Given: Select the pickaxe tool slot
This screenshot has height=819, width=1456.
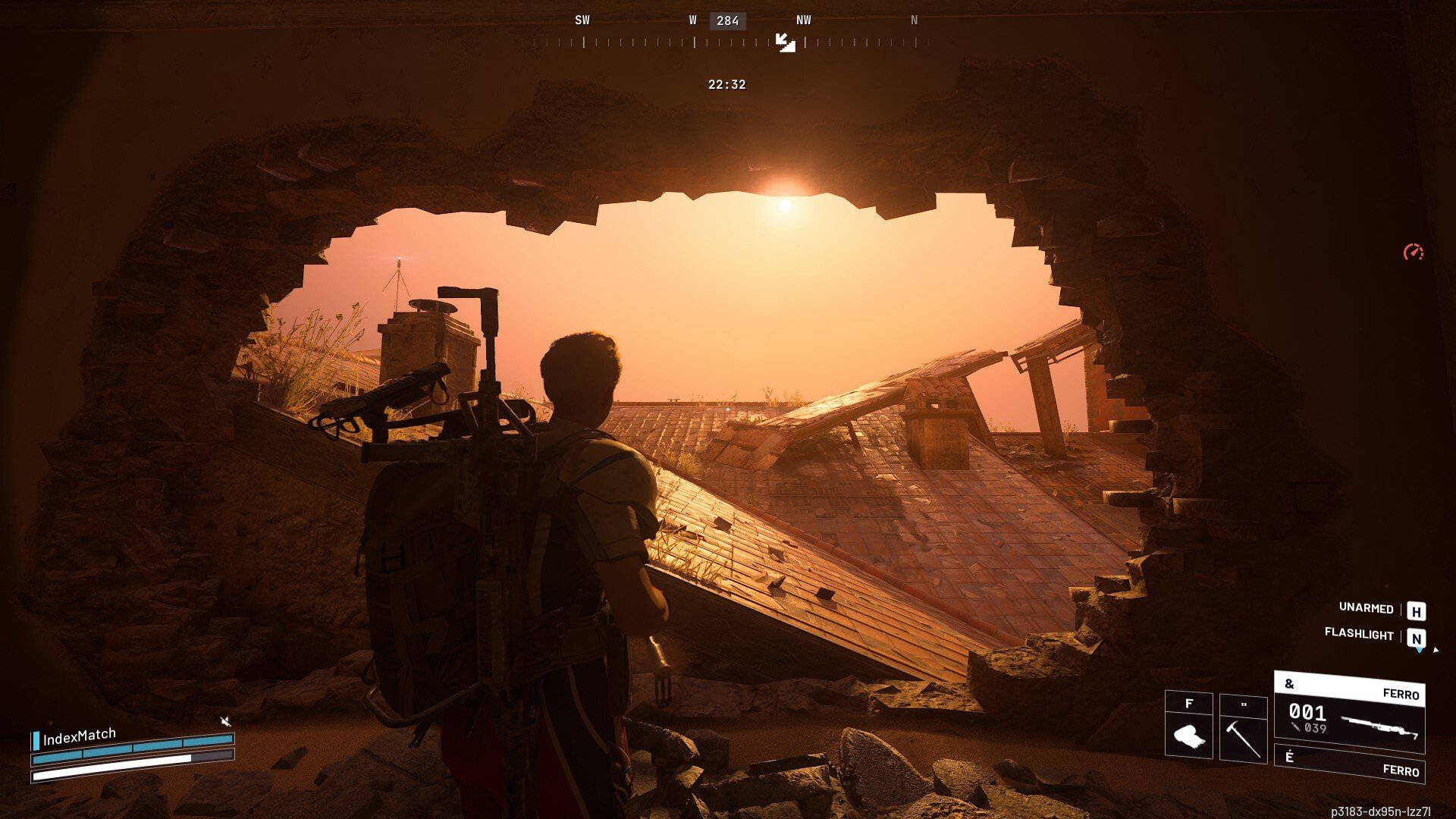Looking at the screenshot, I should 1243,730.
